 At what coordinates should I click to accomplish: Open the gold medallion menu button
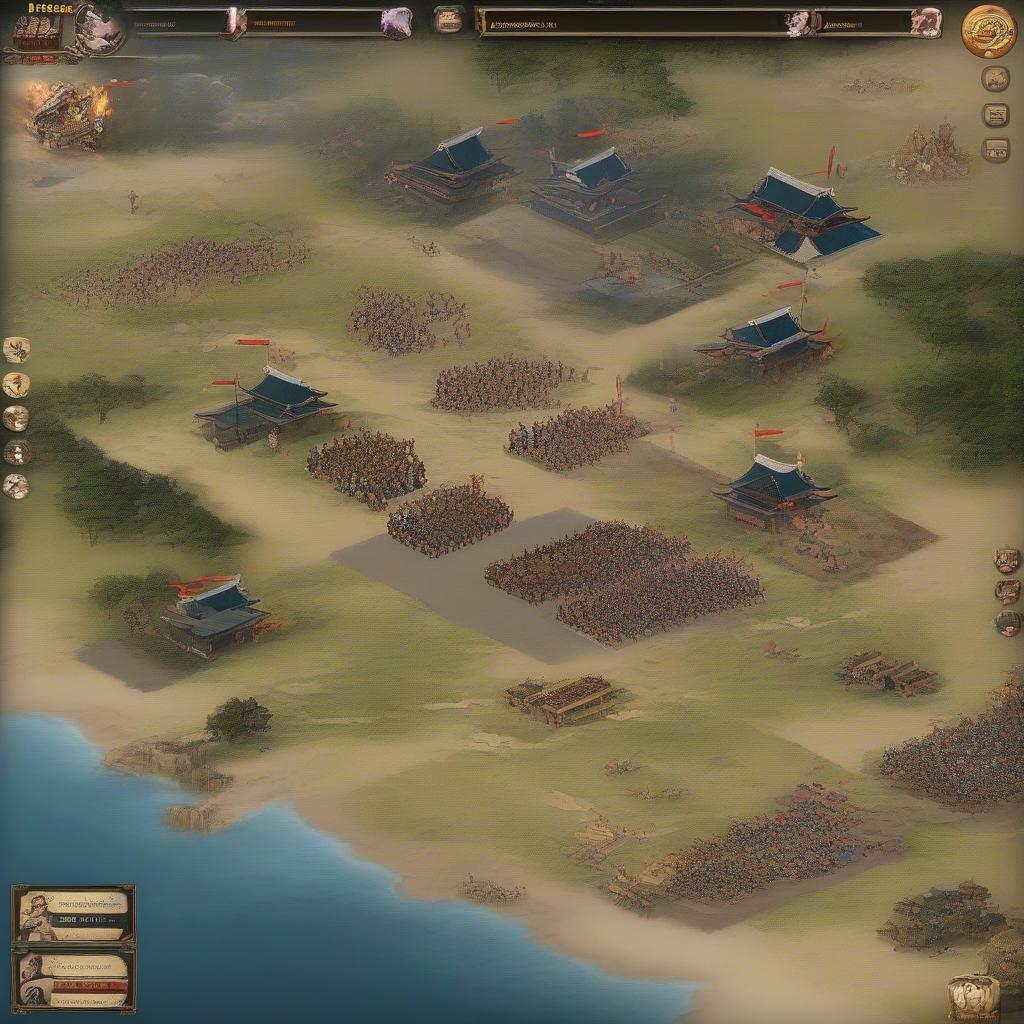pos(988,31)
